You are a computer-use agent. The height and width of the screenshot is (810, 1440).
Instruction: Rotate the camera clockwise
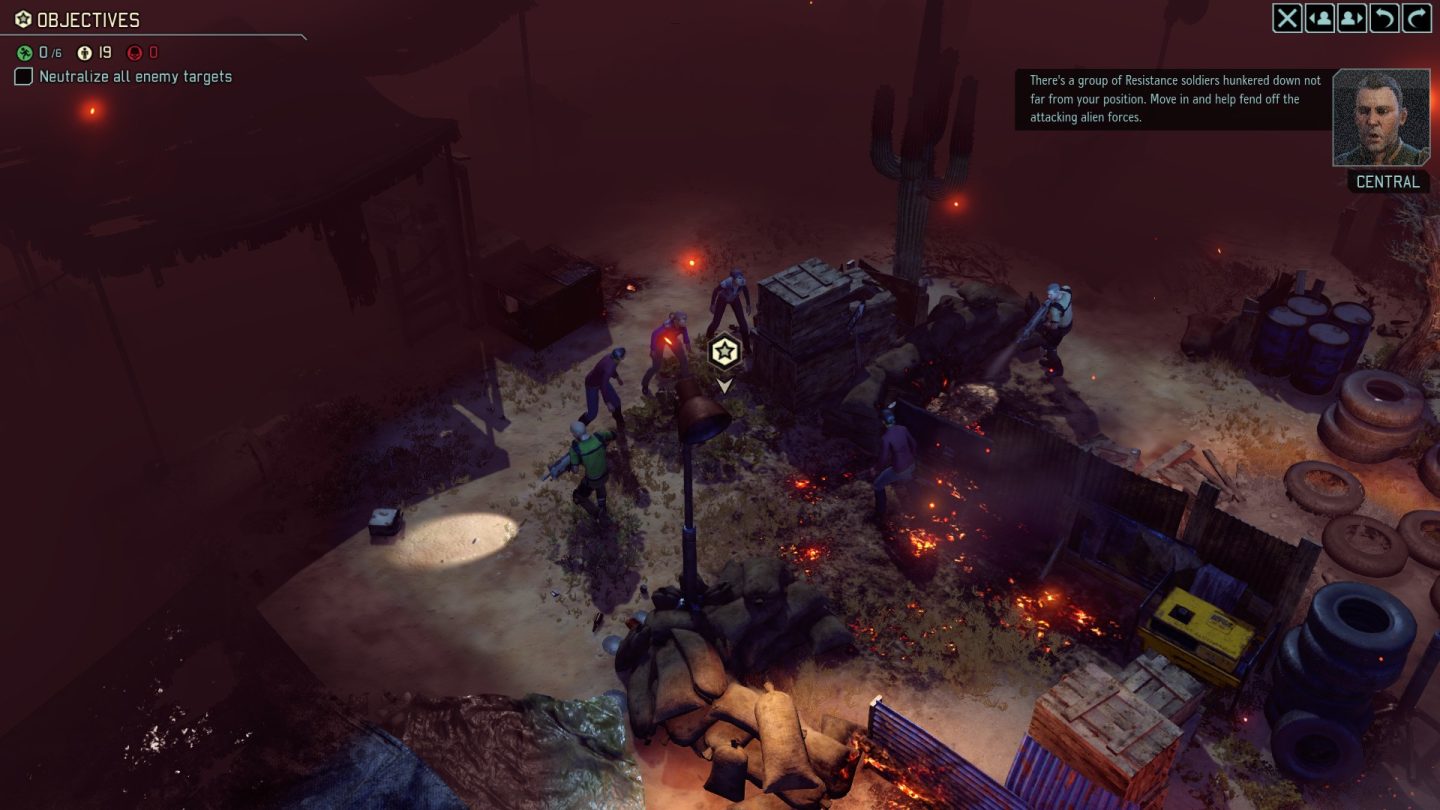1415,19
